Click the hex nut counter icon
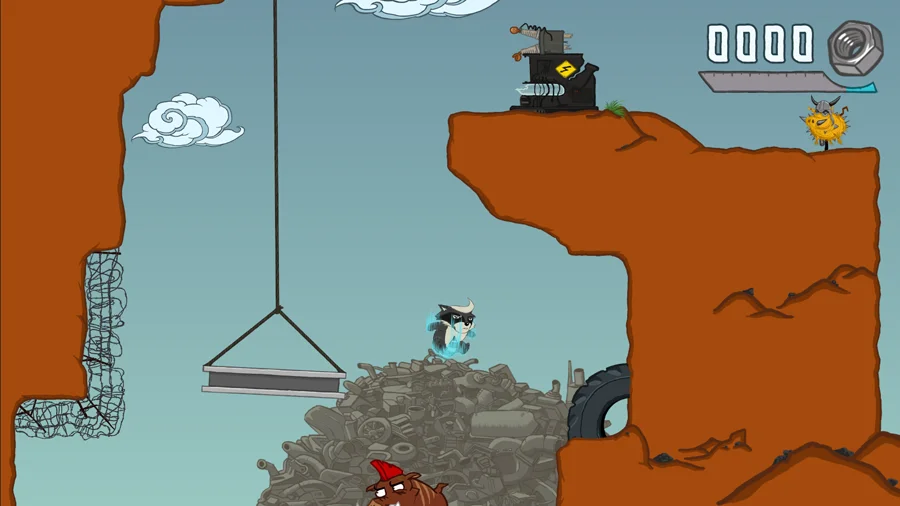900x506 pixels. pos(854,46)
